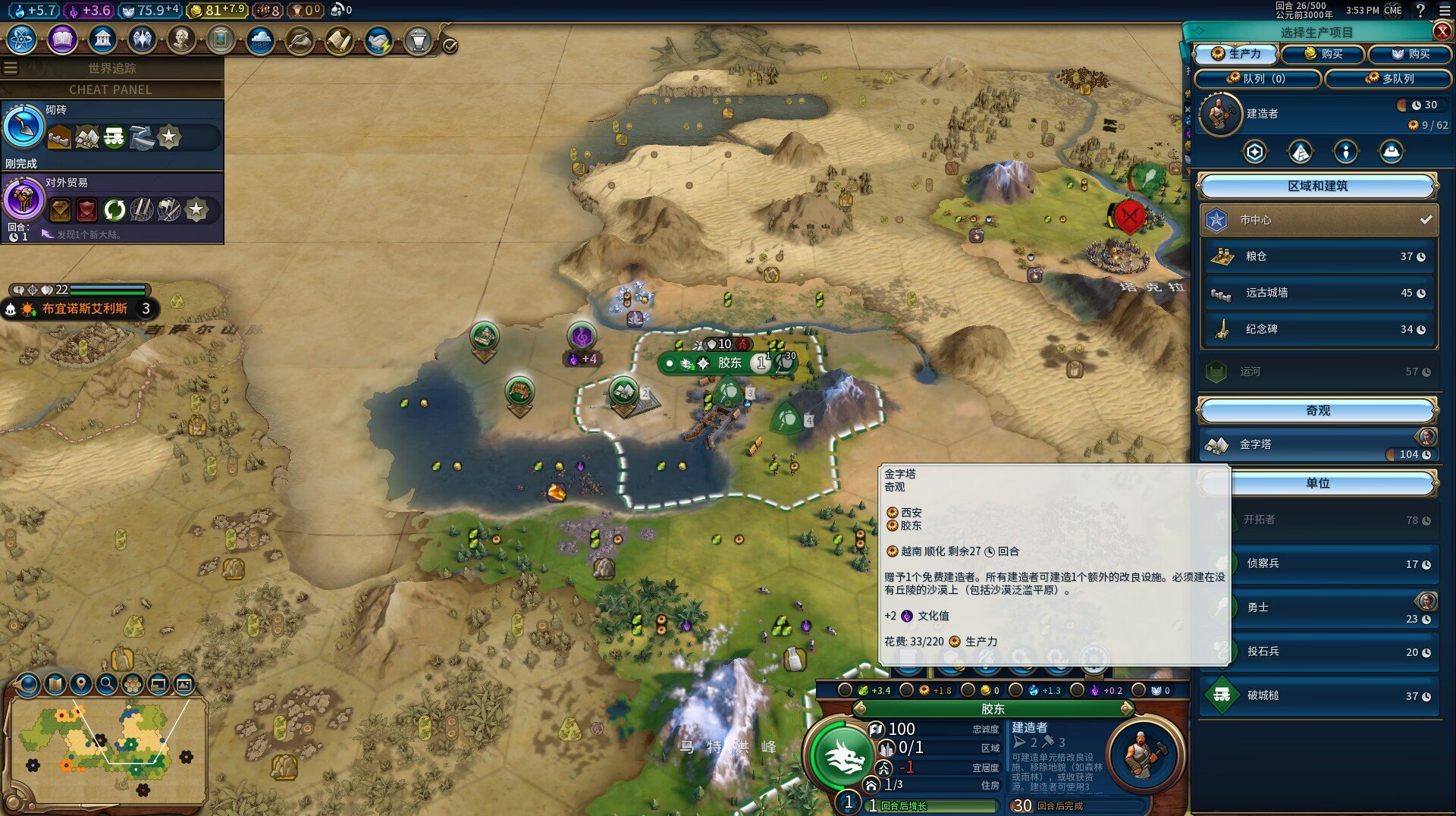Train a 勇士 warrior unit
This screenshot has height=816, width=1456.
[x=1319, y=608]
